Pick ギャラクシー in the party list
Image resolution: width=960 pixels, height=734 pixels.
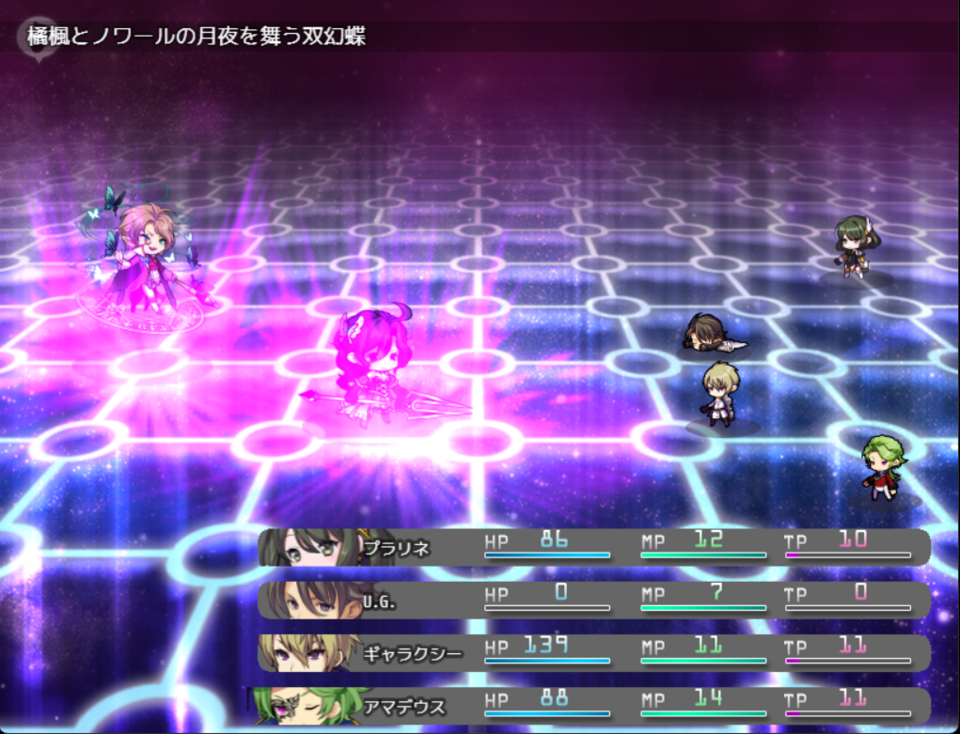tap(594, 653)
